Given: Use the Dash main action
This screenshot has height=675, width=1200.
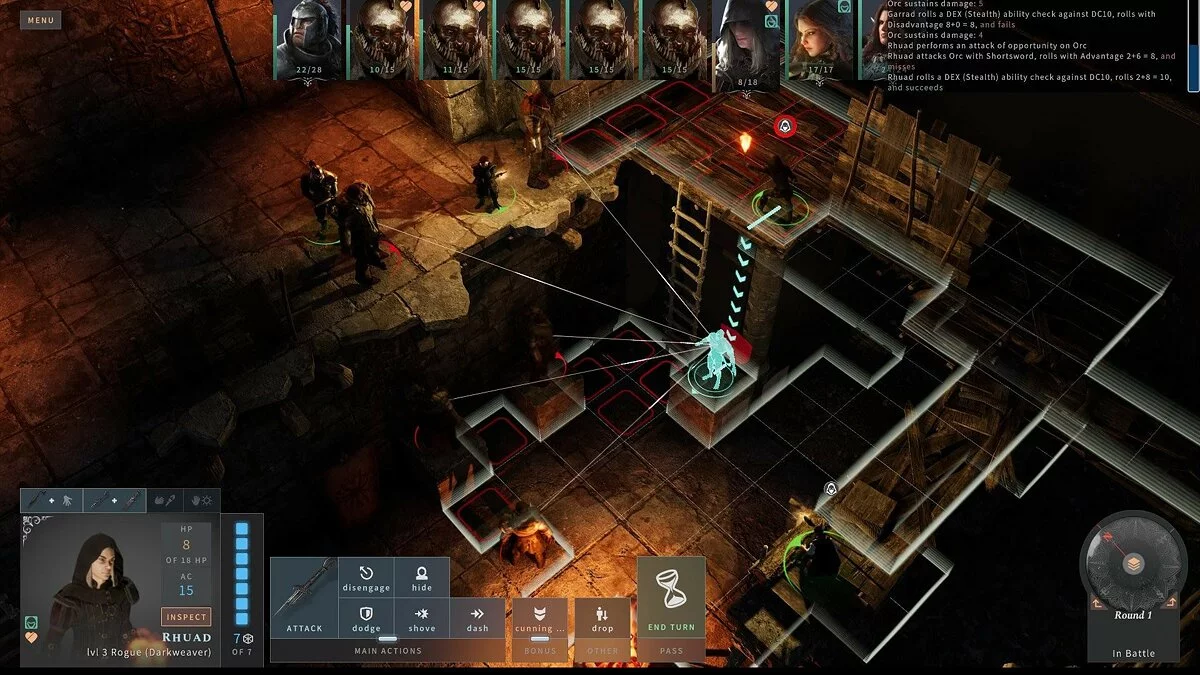Looking at the screenshot, I should 477,619.
